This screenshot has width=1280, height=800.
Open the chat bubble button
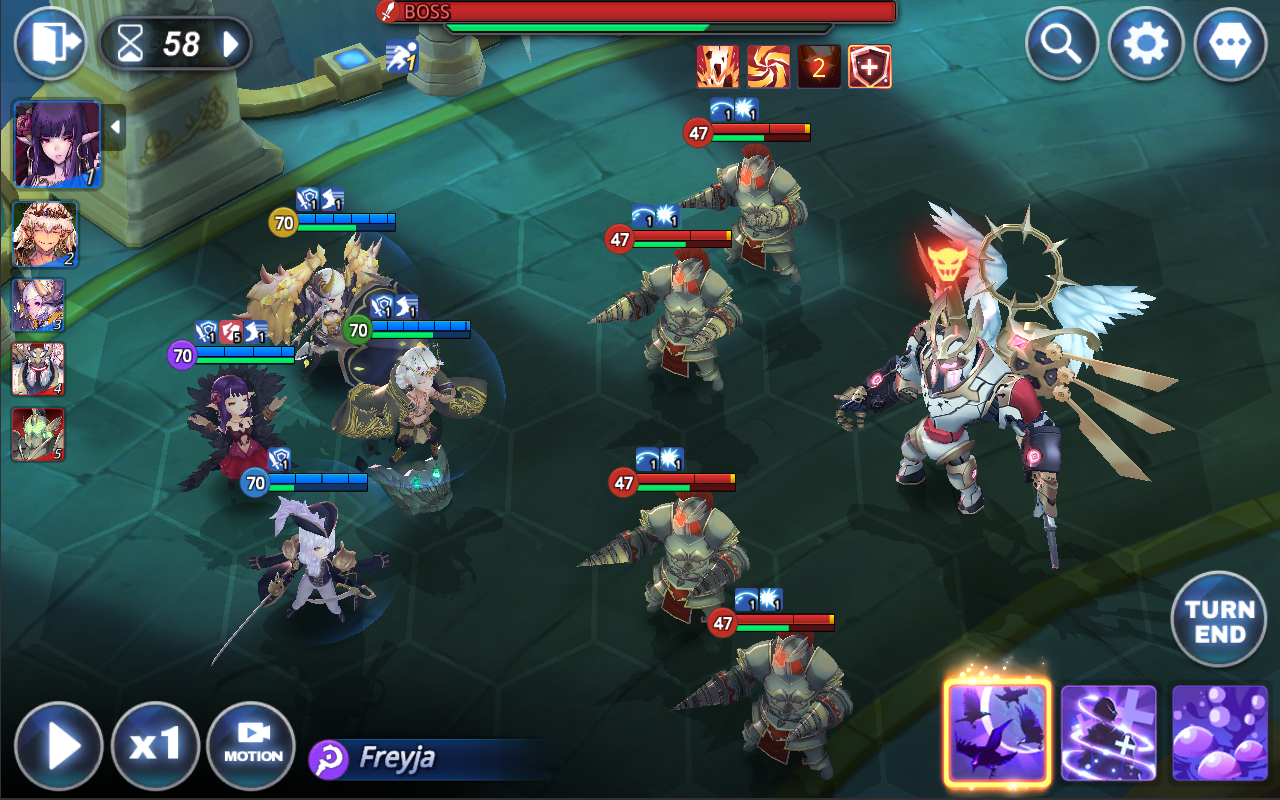(x=1230, y=43)
